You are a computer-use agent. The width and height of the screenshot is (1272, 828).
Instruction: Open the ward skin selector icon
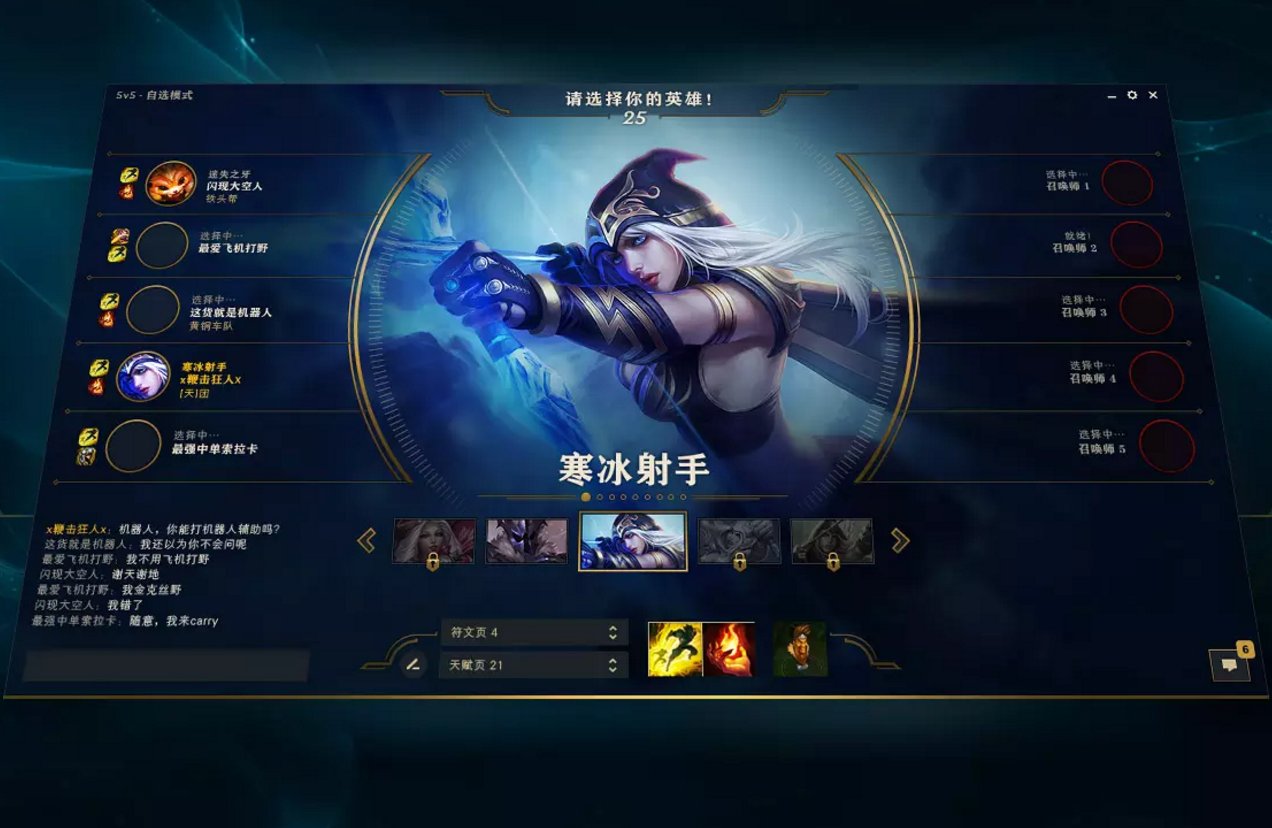[x=800, y=649]
